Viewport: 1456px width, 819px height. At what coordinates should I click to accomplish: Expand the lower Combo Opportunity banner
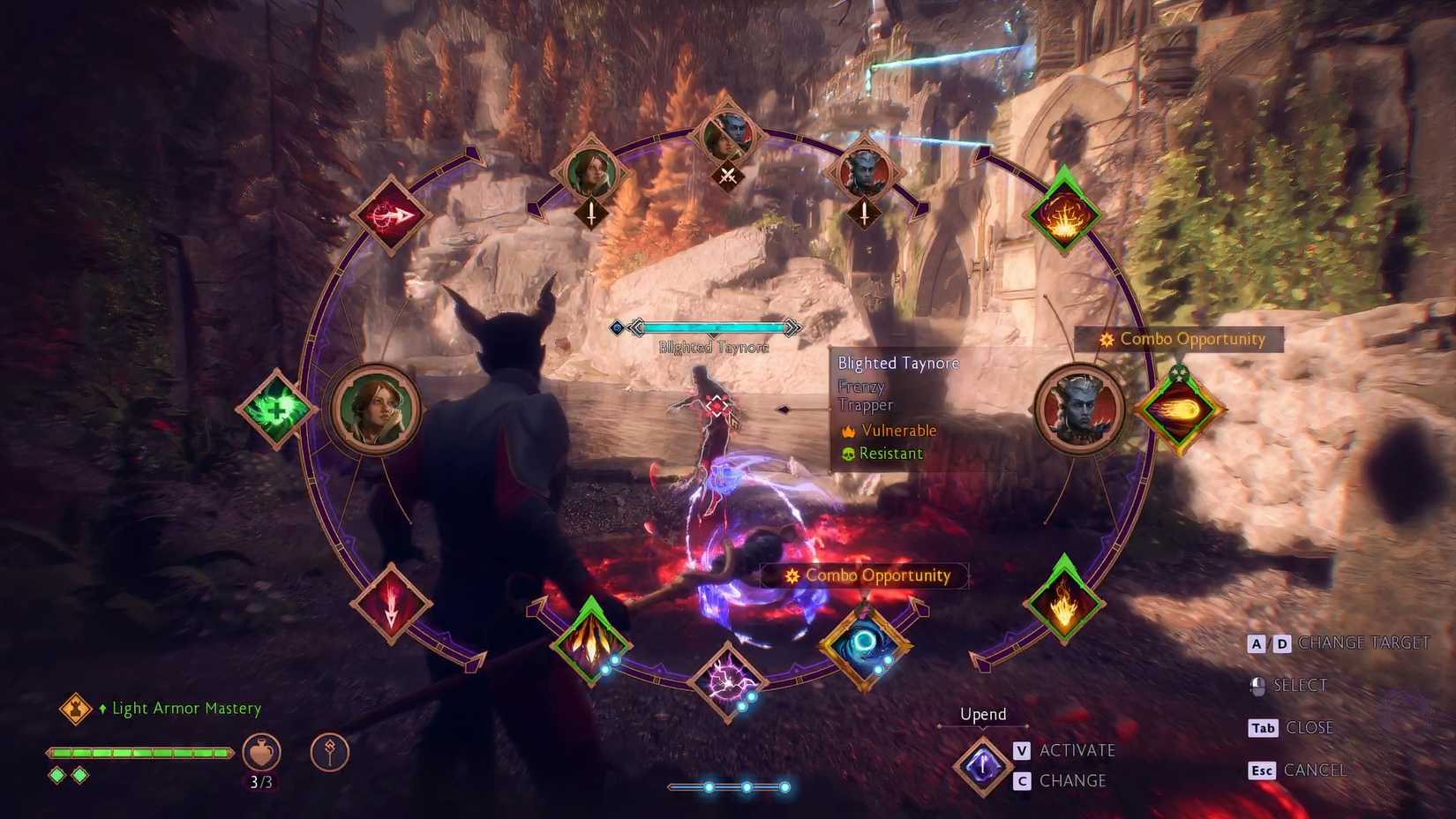tap(867, 575)
